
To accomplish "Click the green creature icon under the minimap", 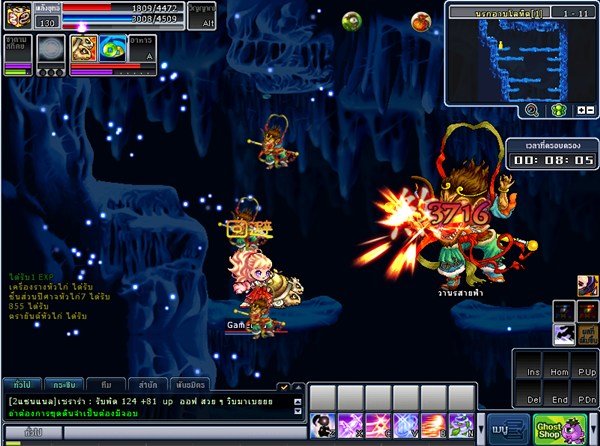I will (x=559, y=110).
